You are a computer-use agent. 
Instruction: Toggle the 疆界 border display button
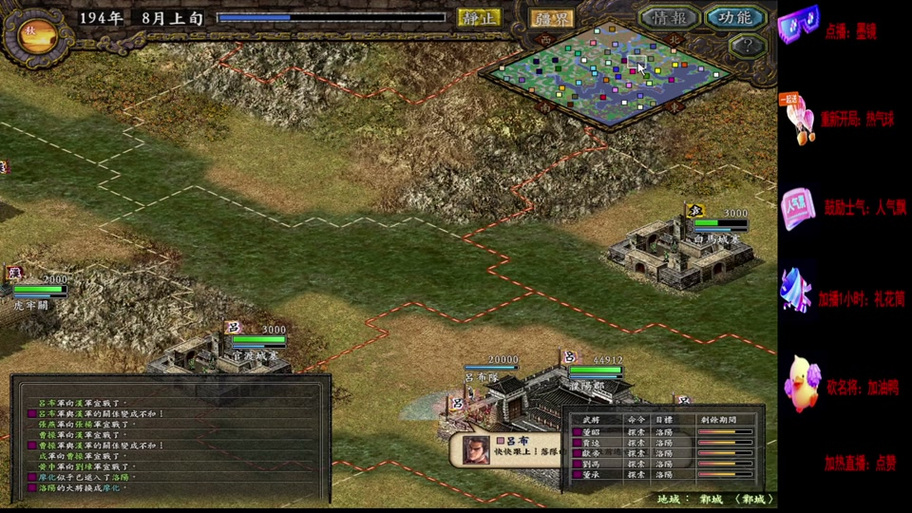(x=551, y=18)
